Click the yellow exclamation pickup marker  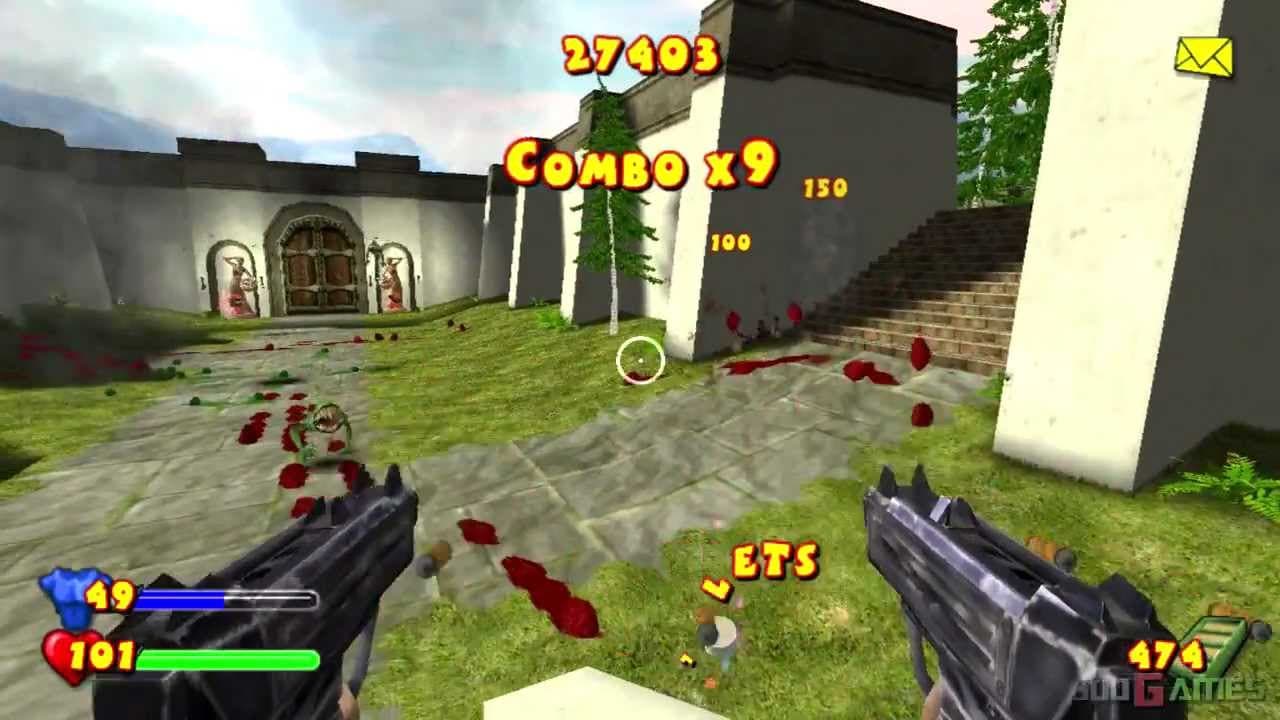(x=686, y=661)
